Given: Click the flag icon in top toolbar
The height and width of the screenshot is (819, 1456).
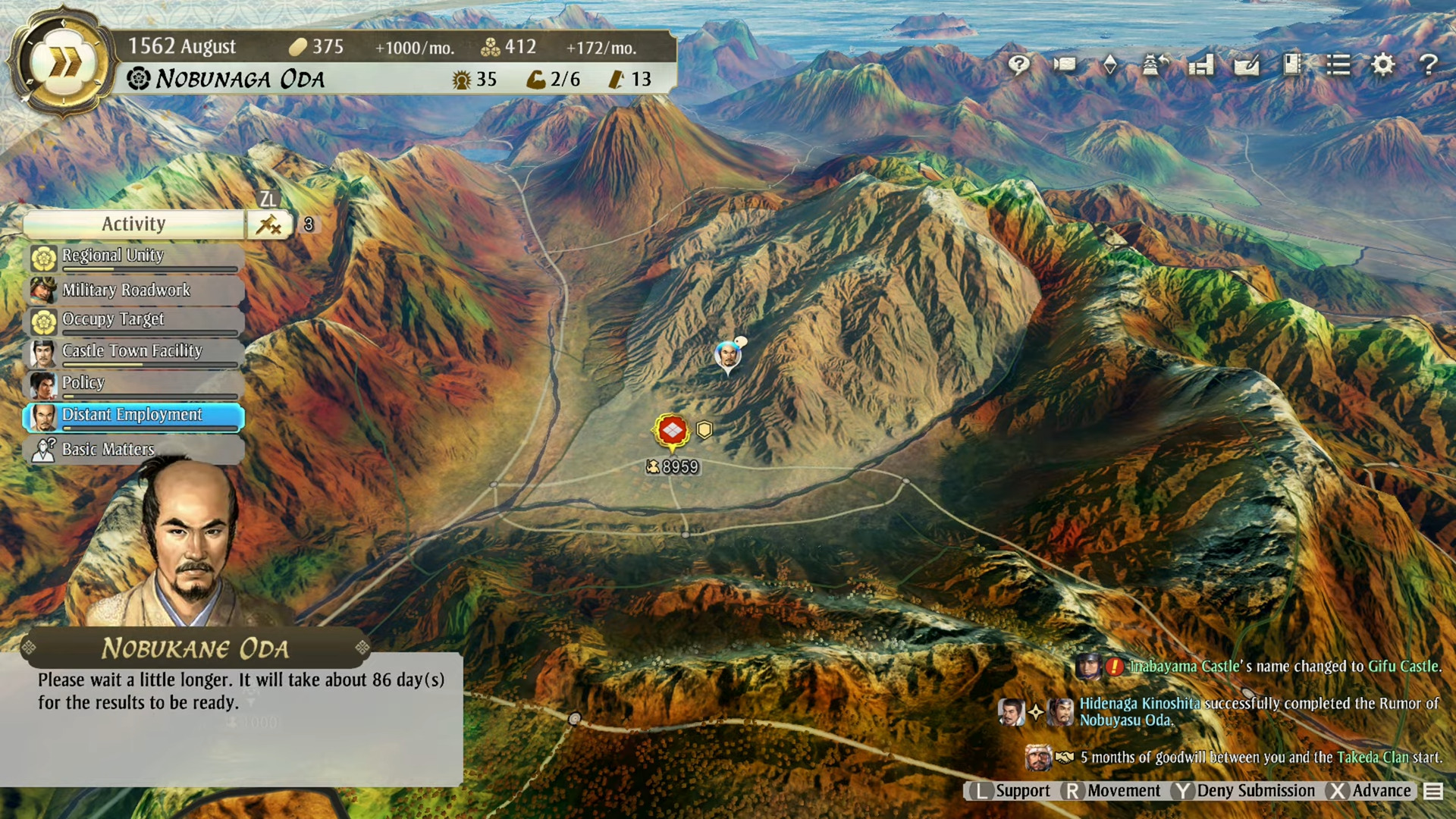Looking at the screenshot, I should click(1065, 65).
